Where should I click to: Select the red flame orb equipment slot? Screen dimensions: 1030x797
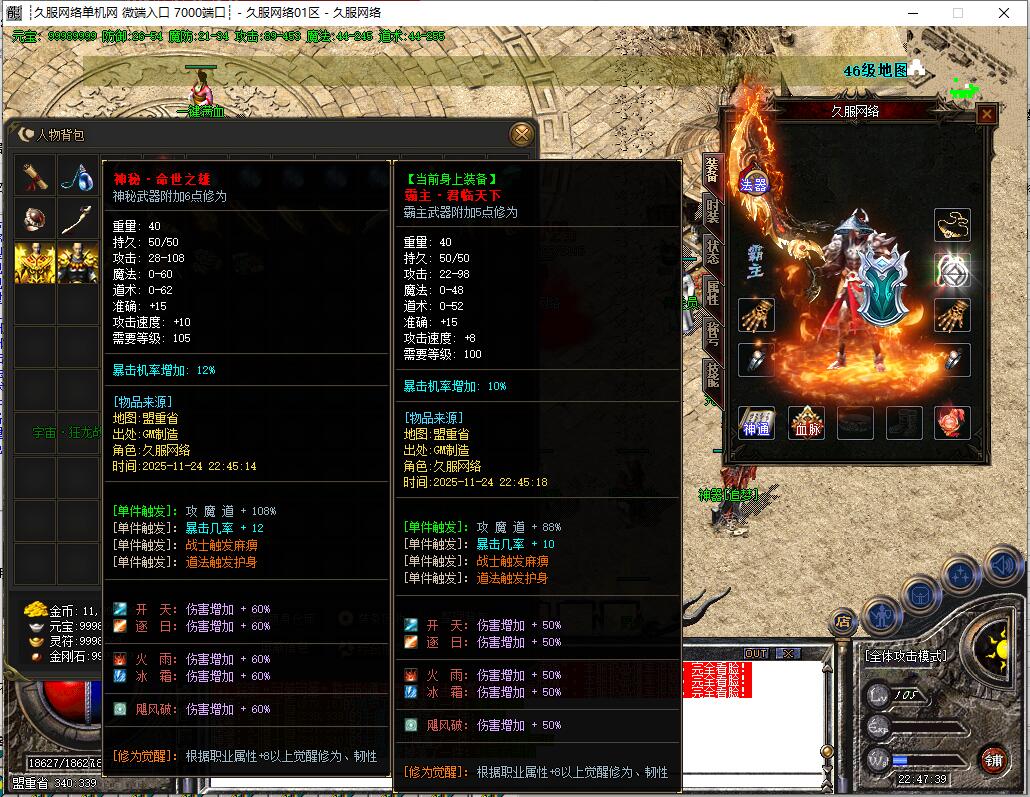(952, 423)
